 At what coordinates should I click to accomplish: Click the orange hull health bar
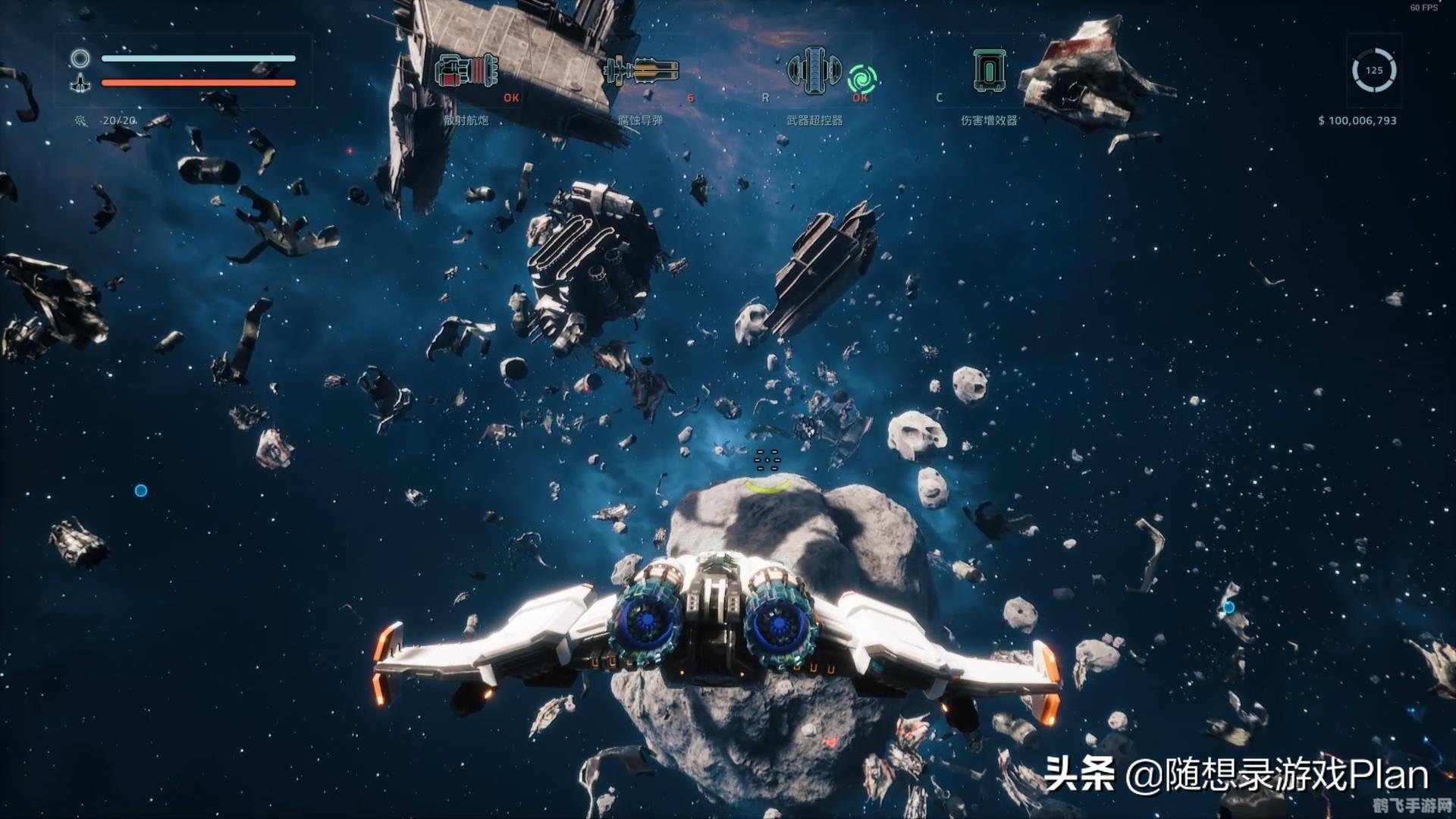199,83
